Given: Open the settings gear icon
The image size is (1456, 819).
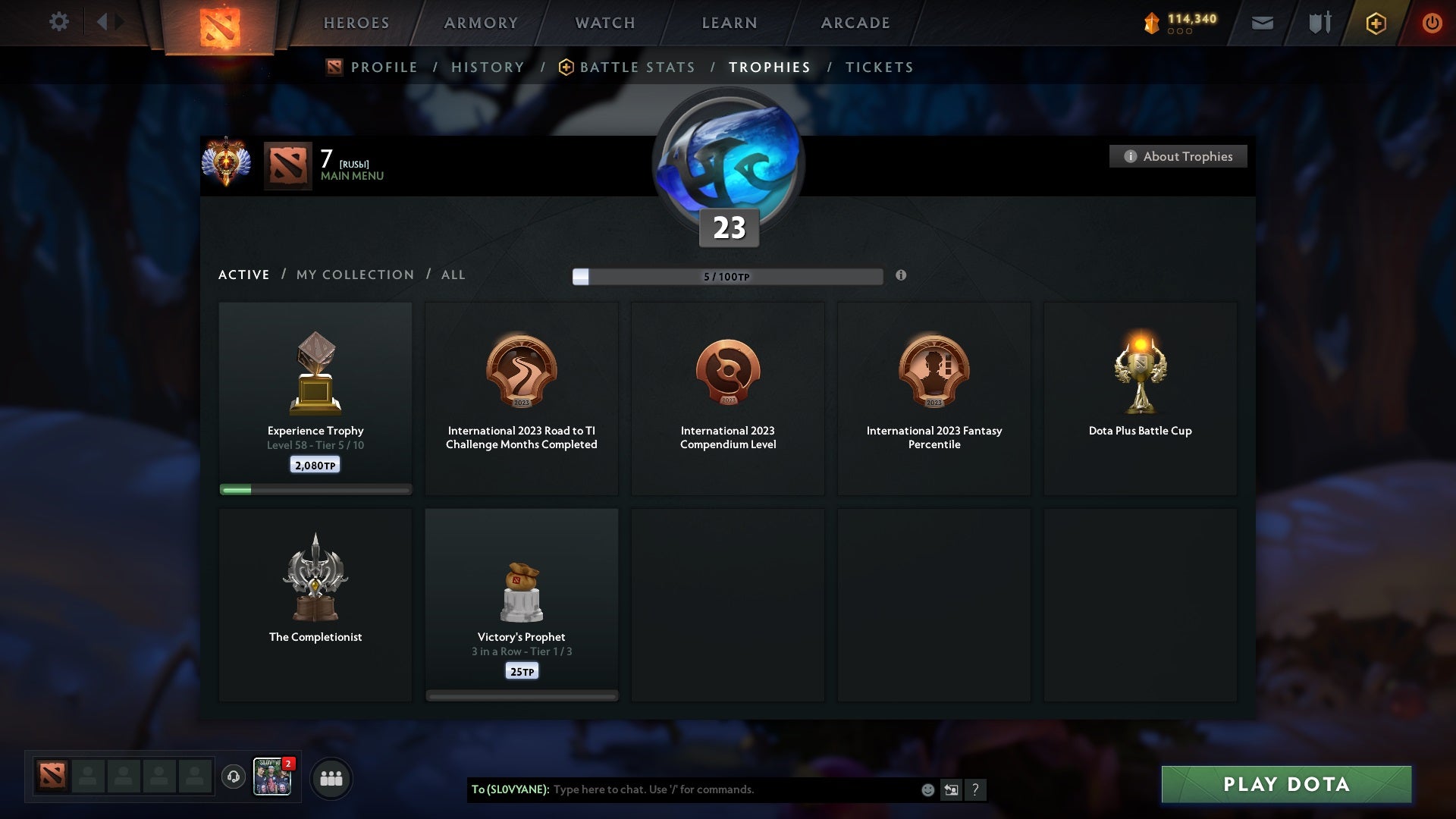Looking at the screenshot, I should pyautogui.click(x=59, y=21).
